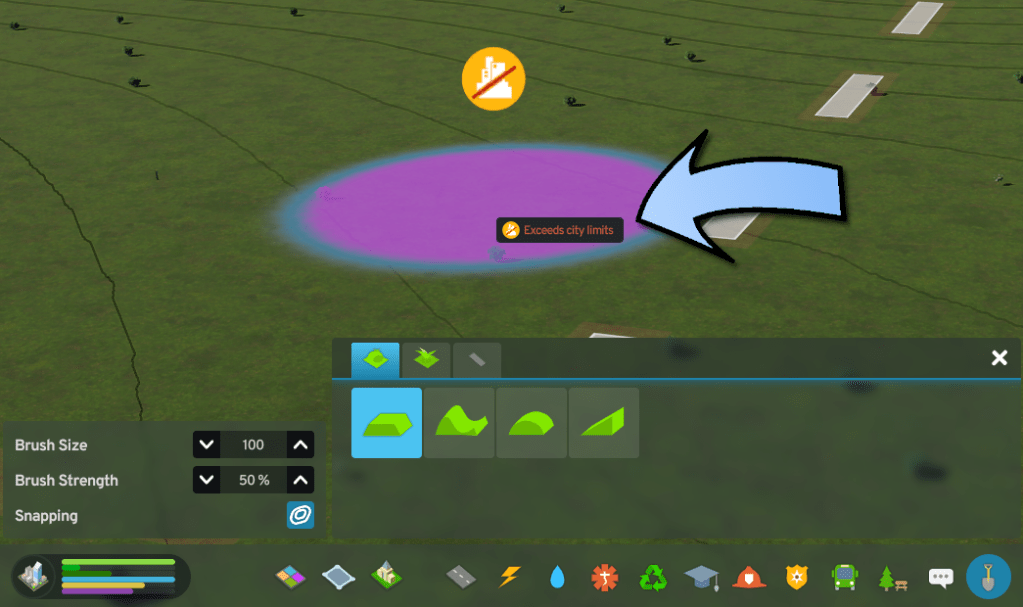
Task: Increase the Brush Size value
Action: 301,445
